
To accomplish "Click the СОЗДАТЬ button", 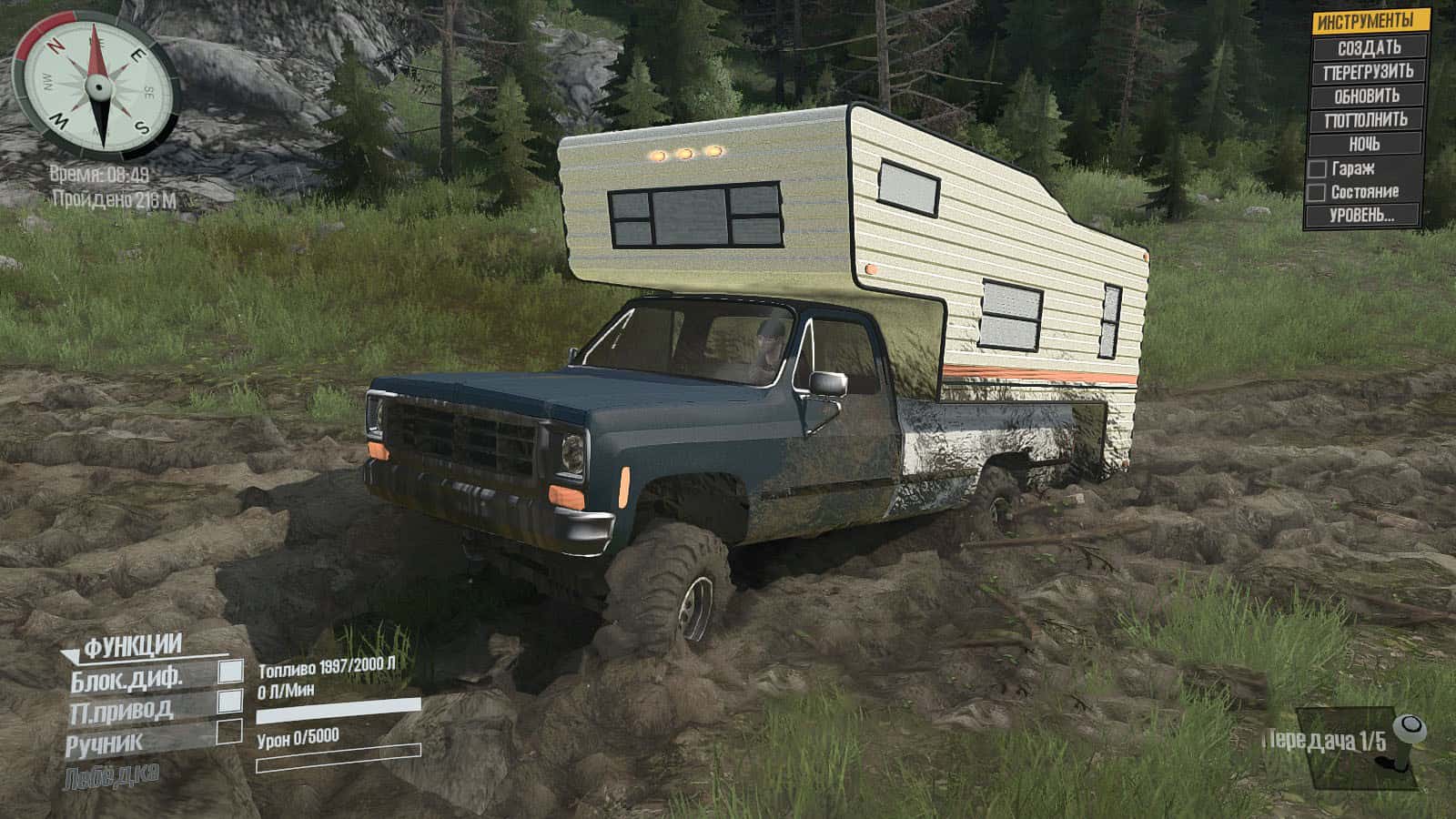I will tap(1367, 47).
